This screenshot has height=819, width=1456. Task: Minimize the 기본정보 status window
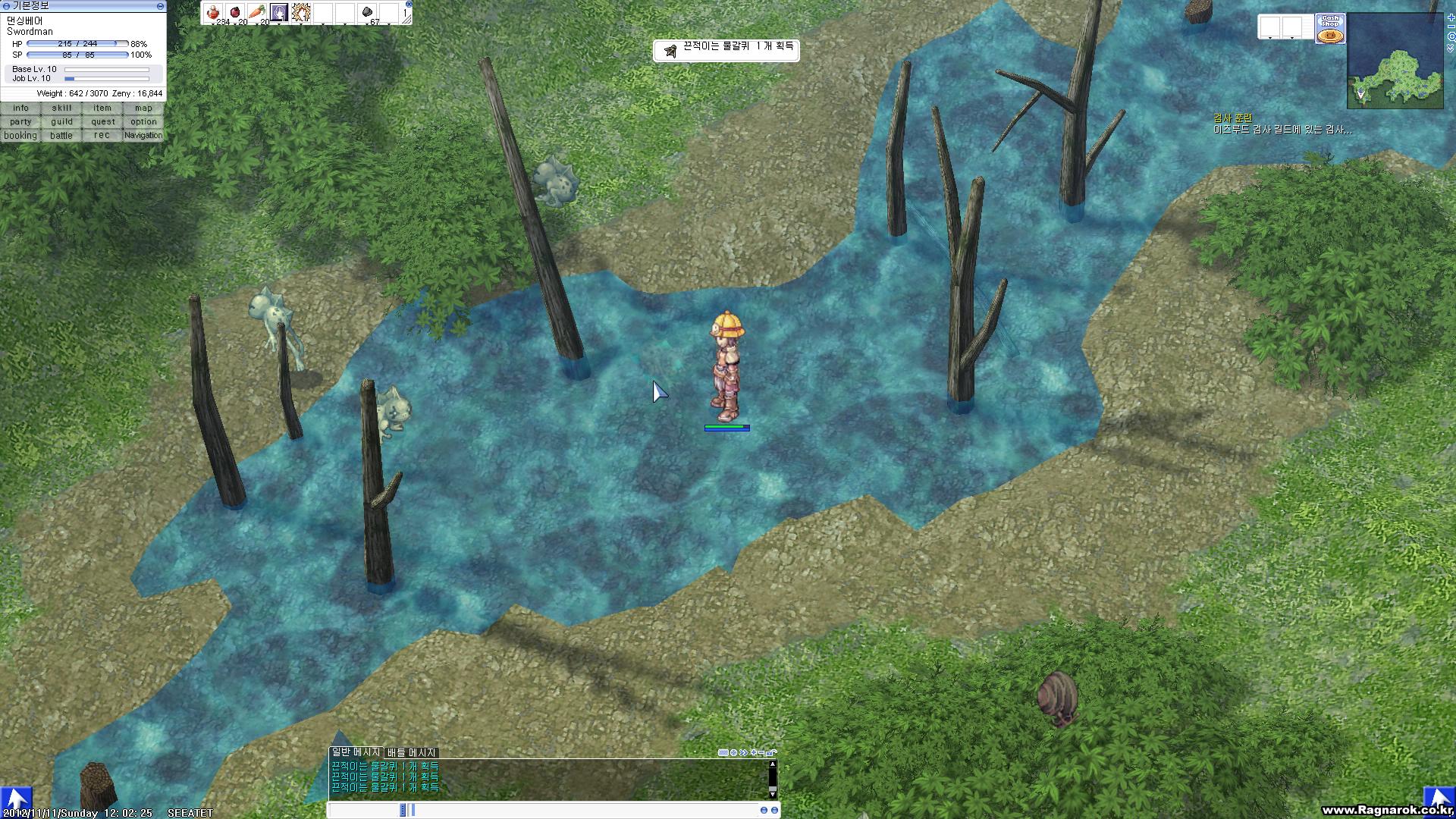160,5
